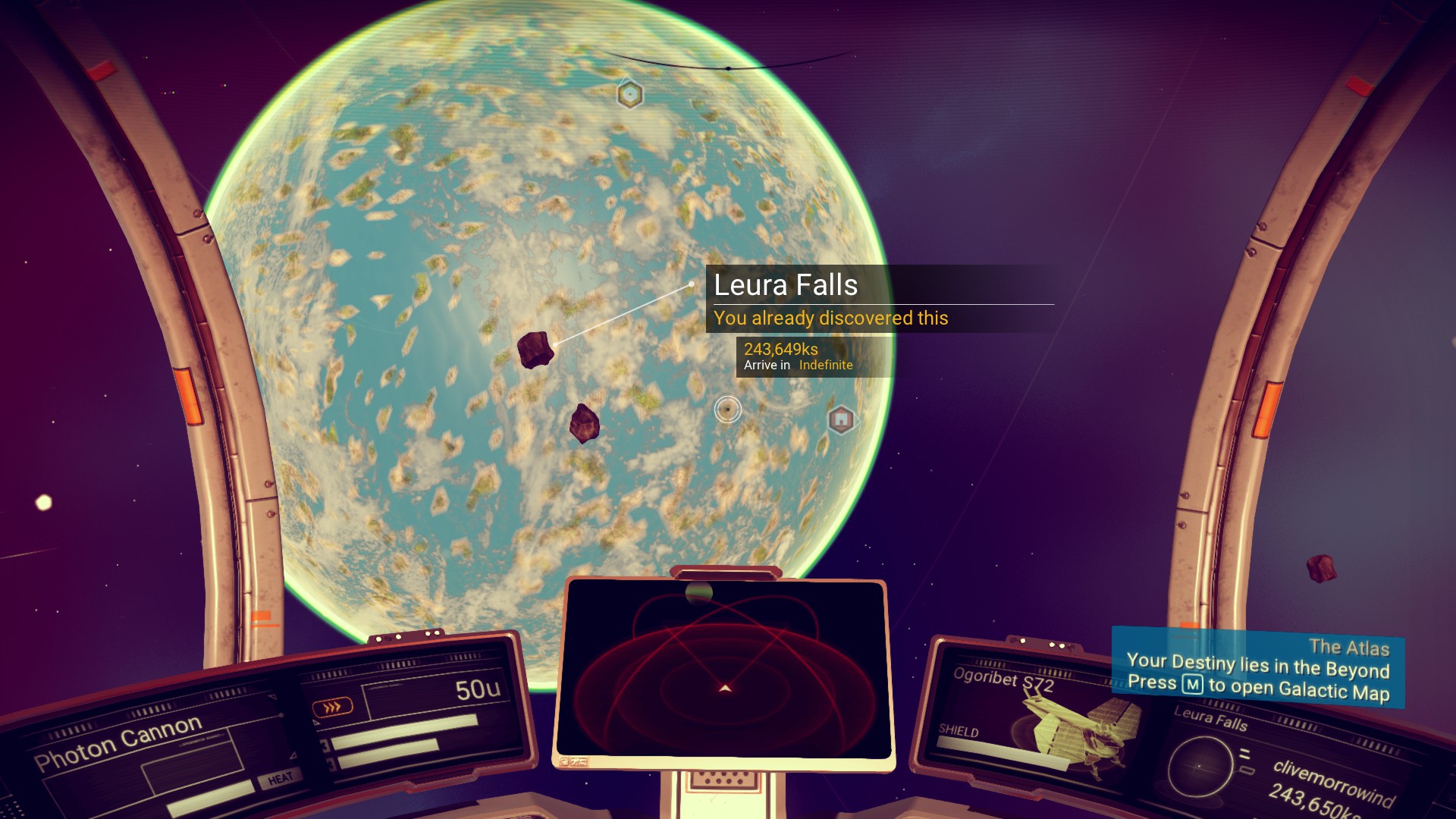Click the red cockpit radar display
The width and height of the screenshot is (1456, 819).
tap(724, 671)
